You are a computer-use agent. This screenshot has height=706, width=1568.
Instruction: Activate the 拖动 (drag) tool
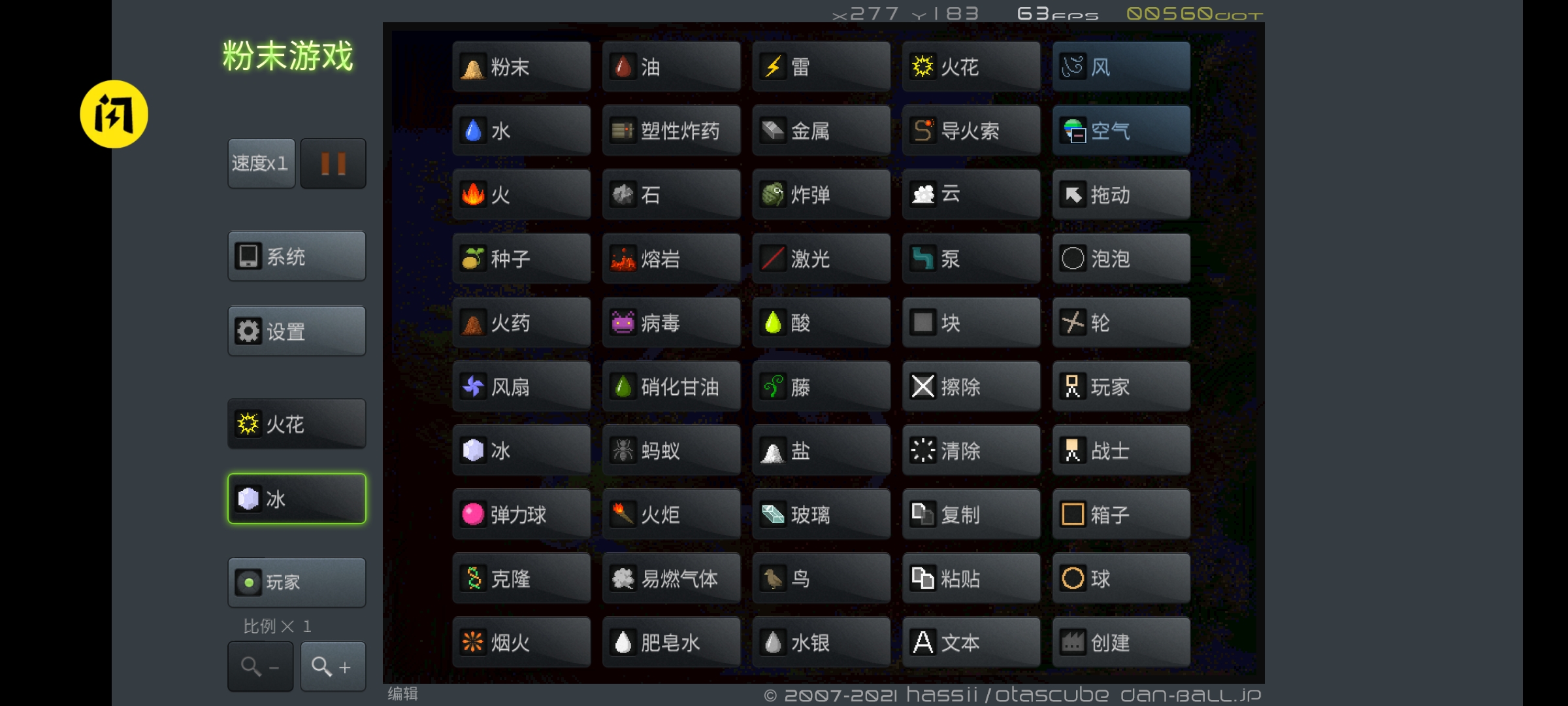1121,194
